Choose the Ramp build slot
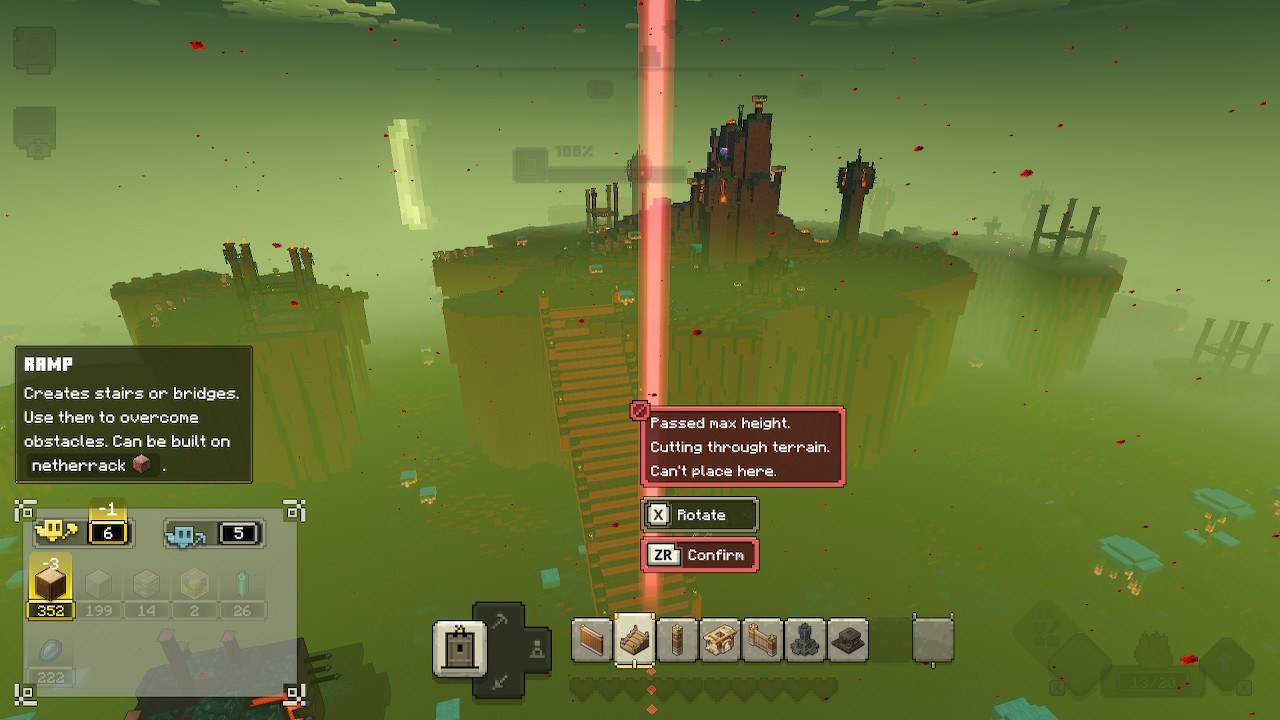Screen dimensions: 1280x720 [x=634, y=640]
